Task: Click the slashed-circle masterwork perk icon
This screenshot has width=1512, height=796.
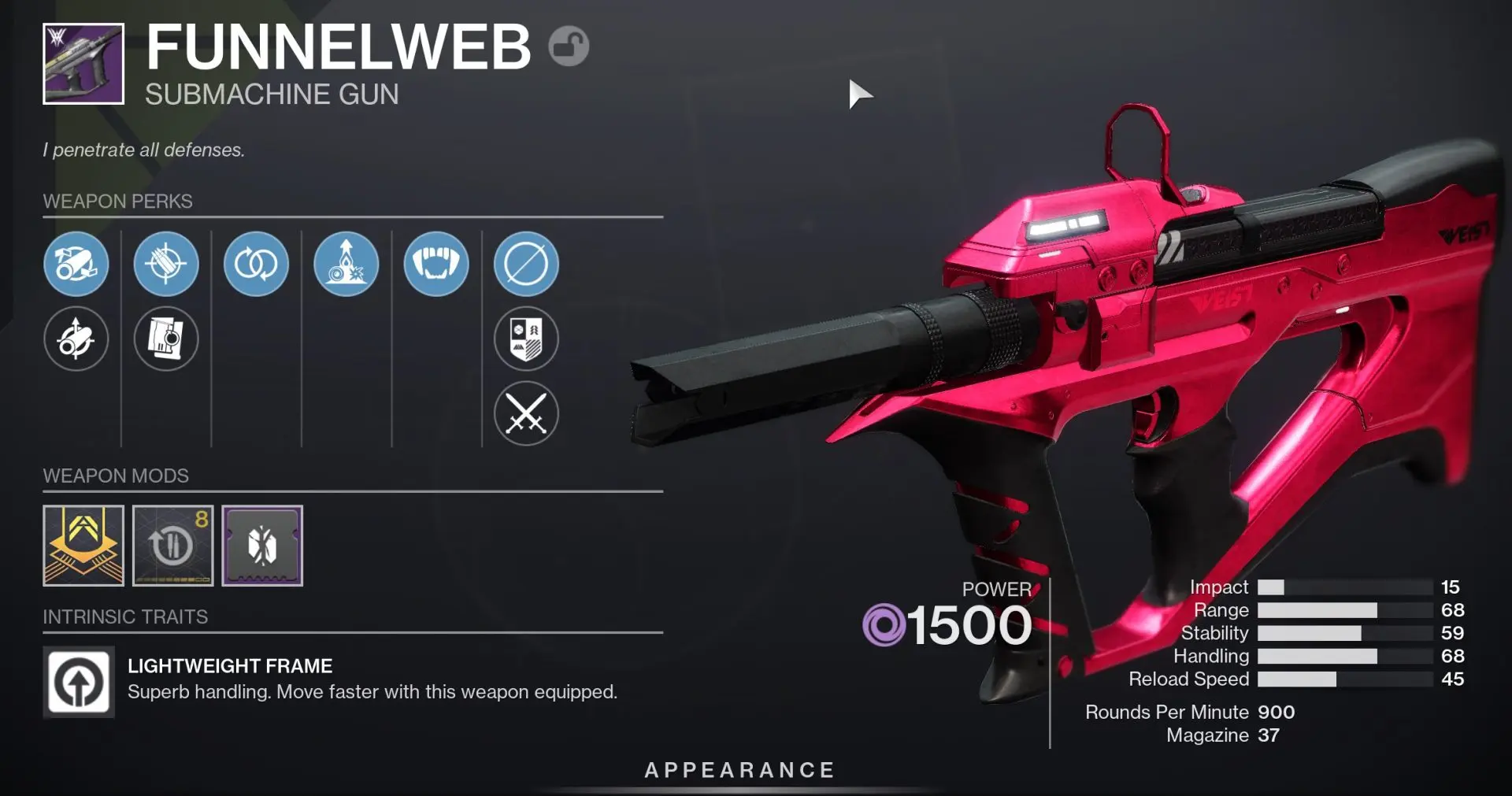Action: (526, 265)
